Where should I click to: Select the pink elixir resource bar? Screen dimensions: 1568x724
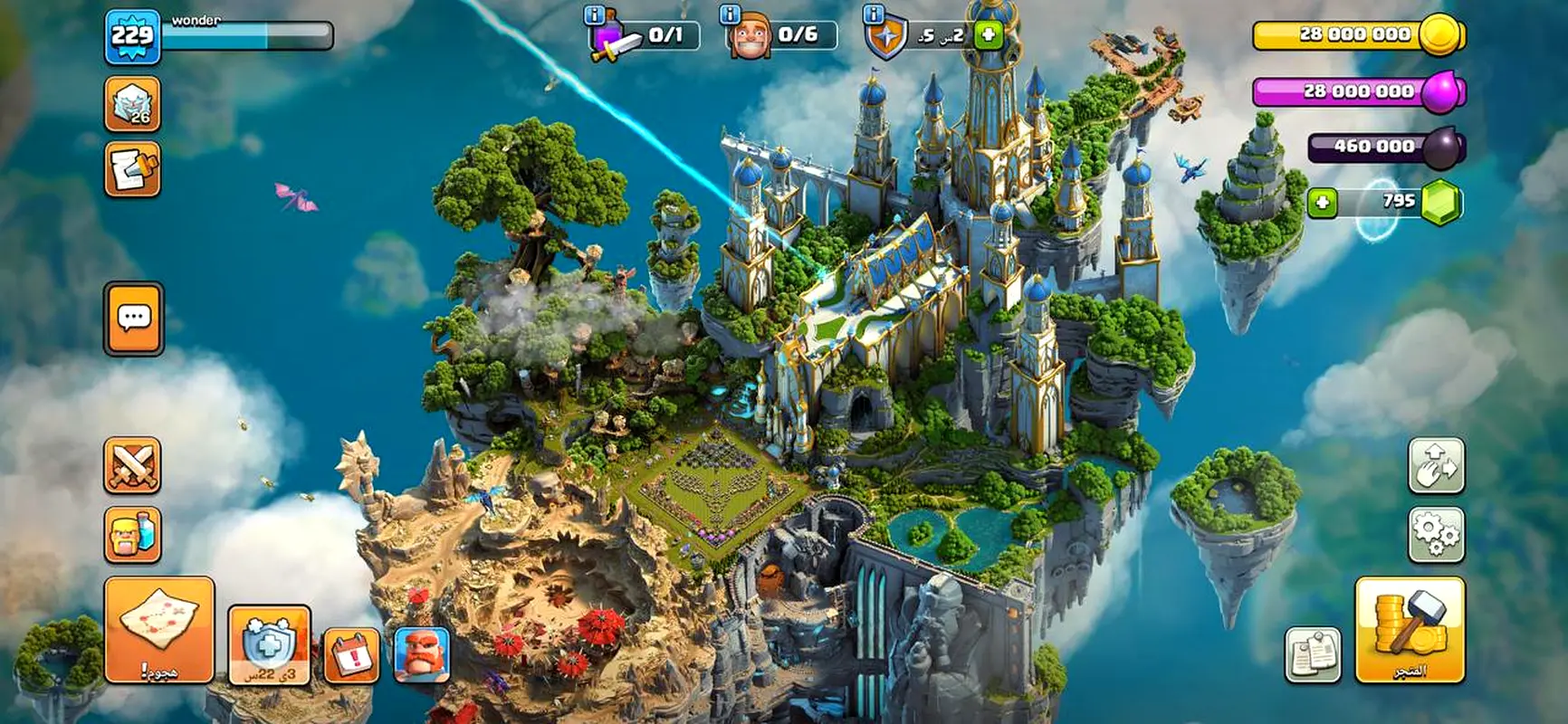coord(1358,91)
